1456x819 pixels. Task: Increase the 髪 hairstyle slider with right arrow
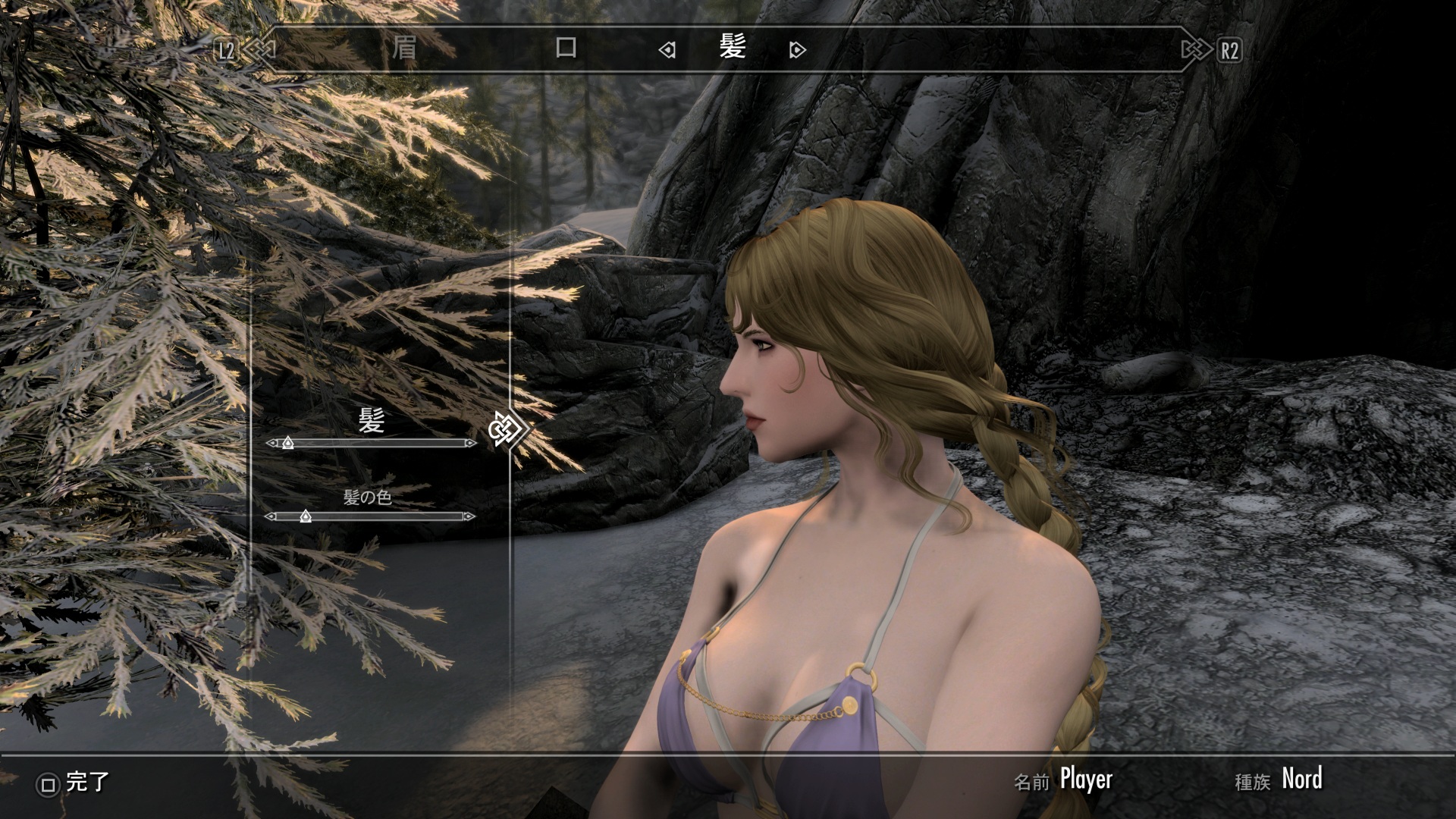[472, 443]
